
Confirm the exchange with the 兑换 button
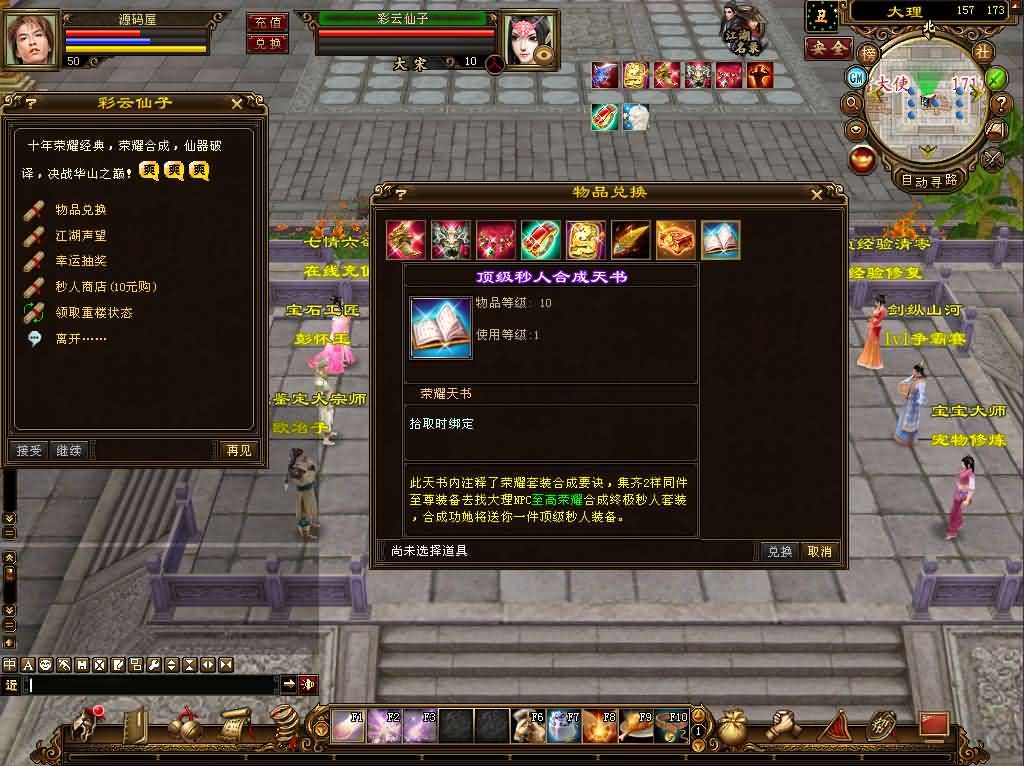coord(779,551)
